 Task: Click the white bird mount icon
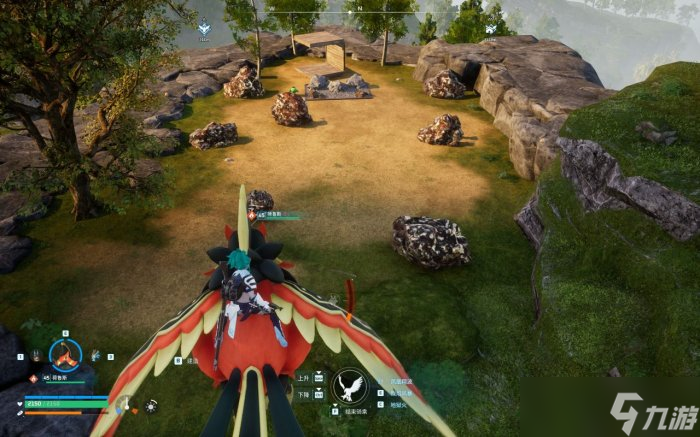point(351,385)
